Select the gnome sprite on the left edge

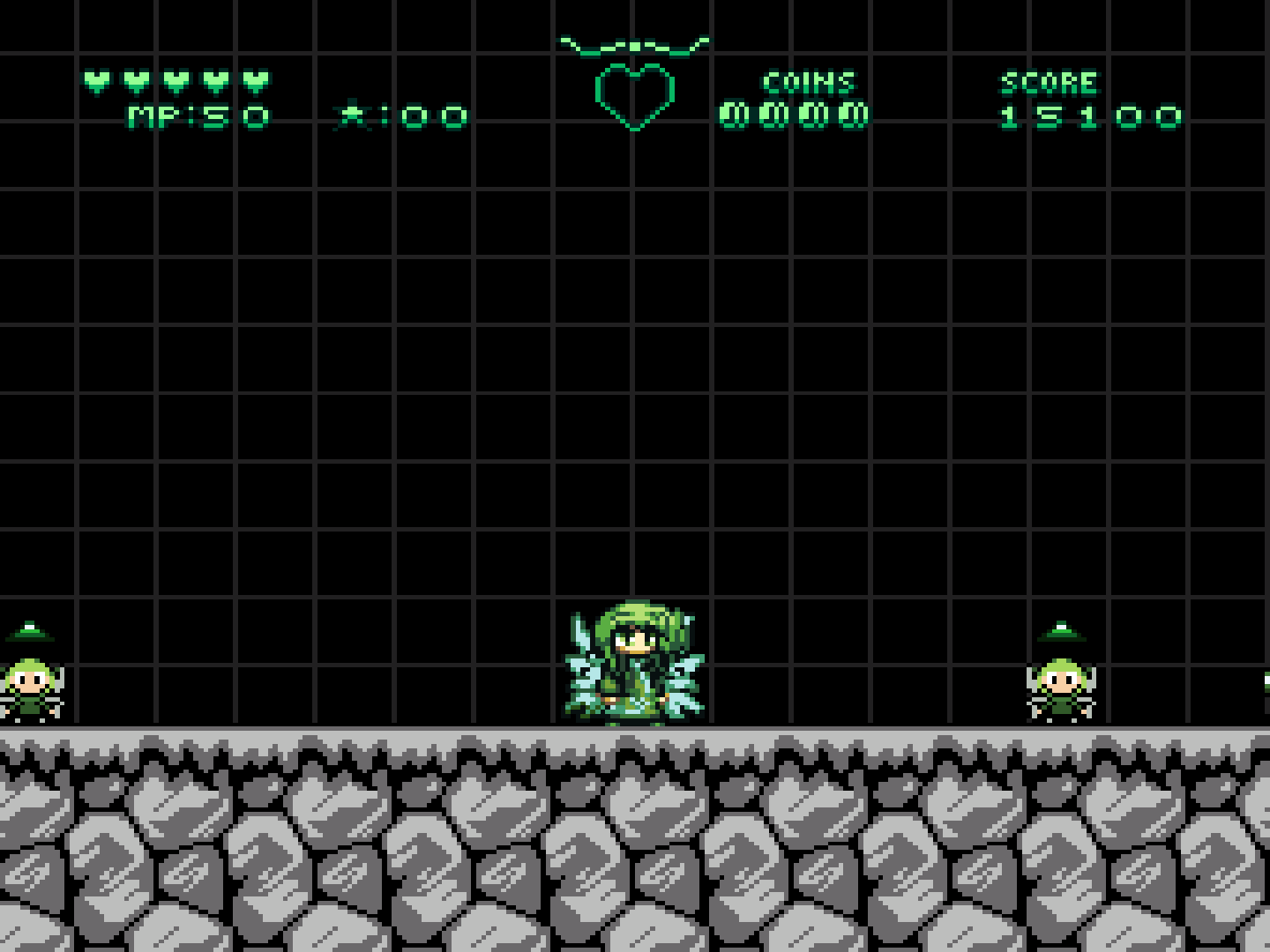[31, 688]
